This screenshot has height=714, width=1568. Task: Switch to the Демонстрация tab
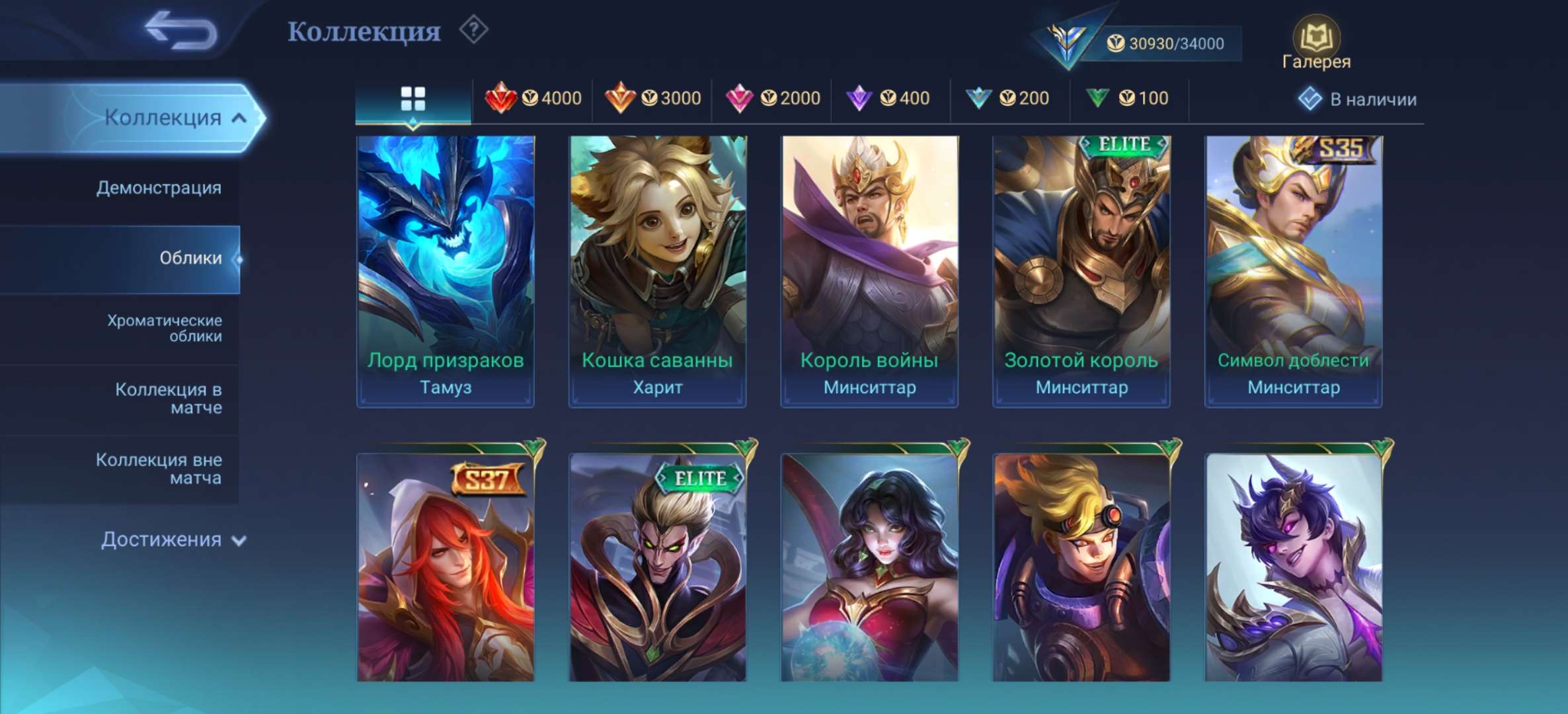(x=159, y=188)
